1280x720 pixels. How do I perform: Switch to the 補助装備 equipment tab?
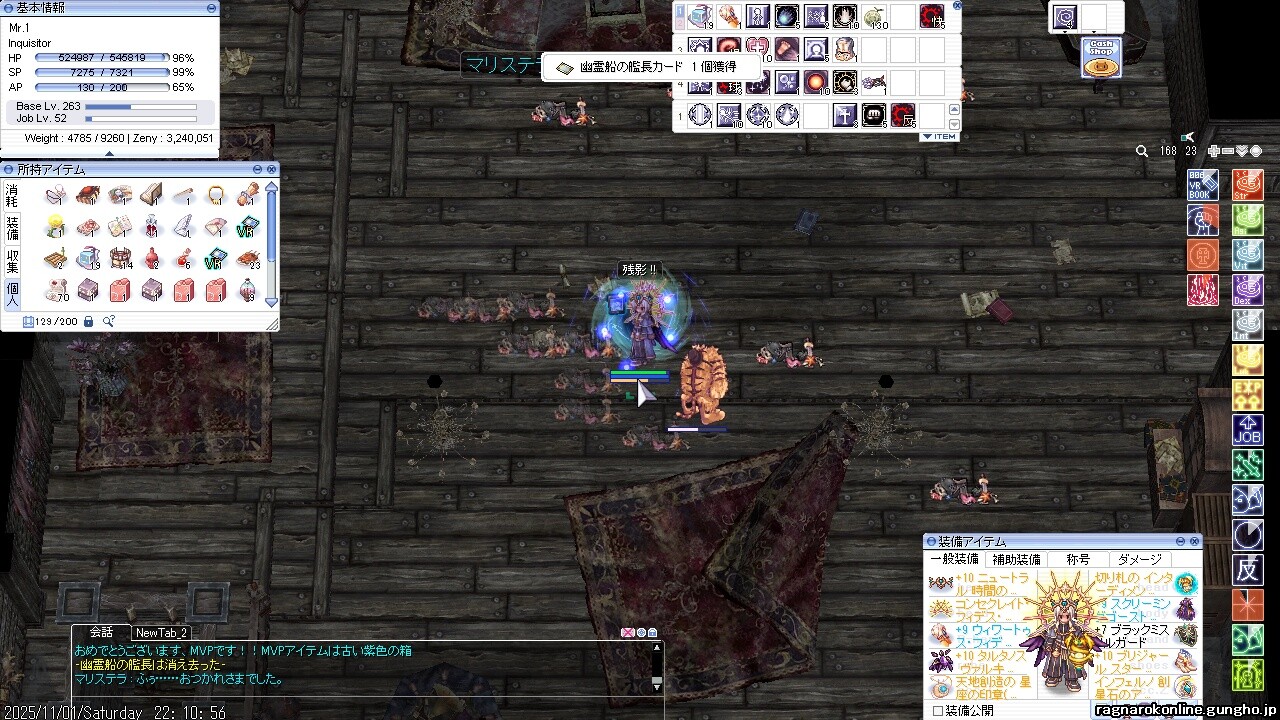point(1016,560)
